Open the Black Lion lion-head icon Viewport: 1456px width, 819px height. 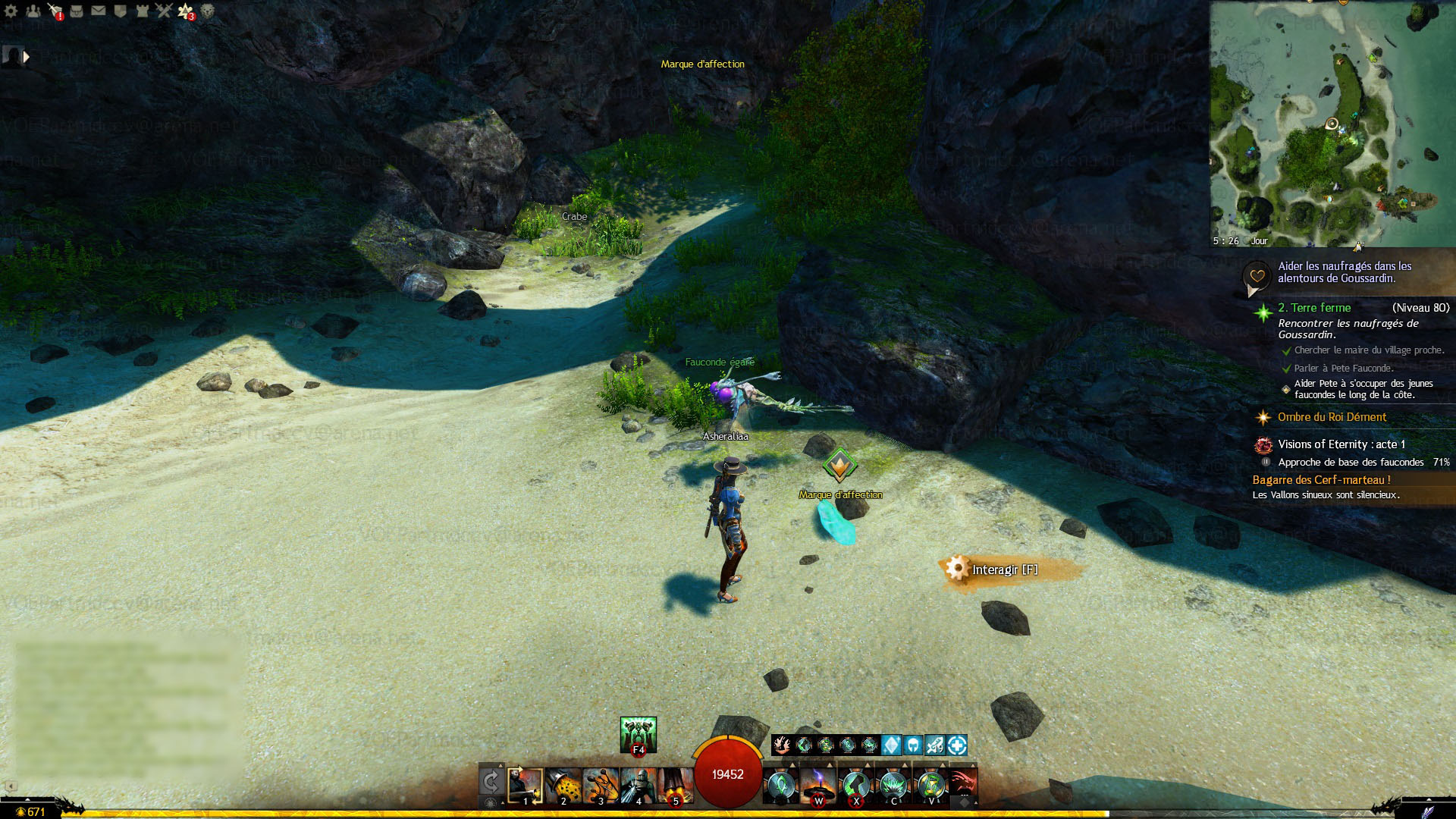207,11
